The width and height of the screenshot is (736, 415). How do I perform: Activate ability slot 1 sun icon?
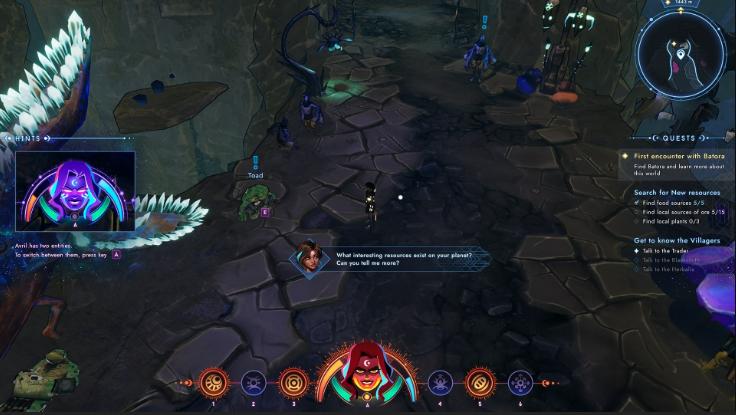click(212, 382)
